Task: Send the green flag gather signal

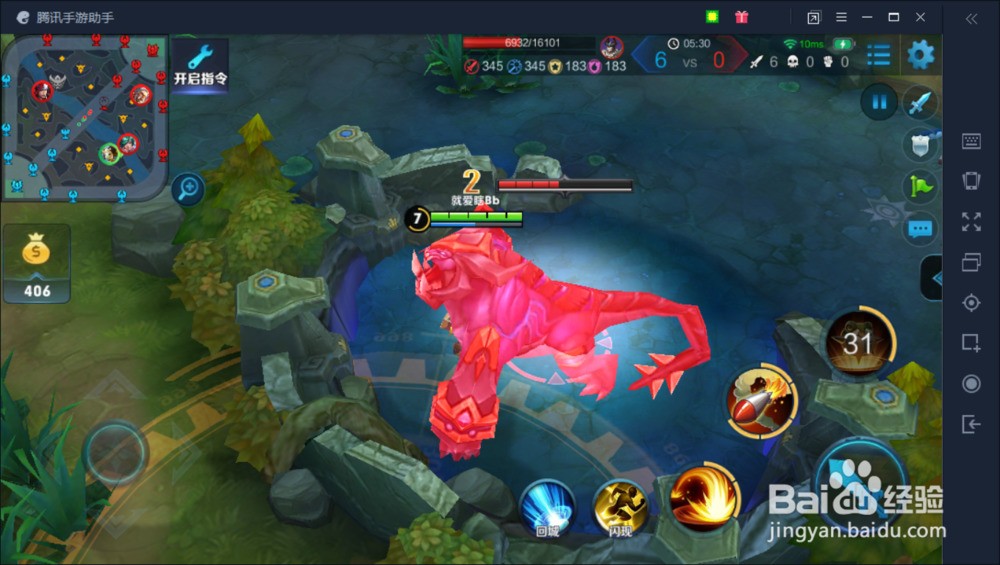Action: coord(920,187)
